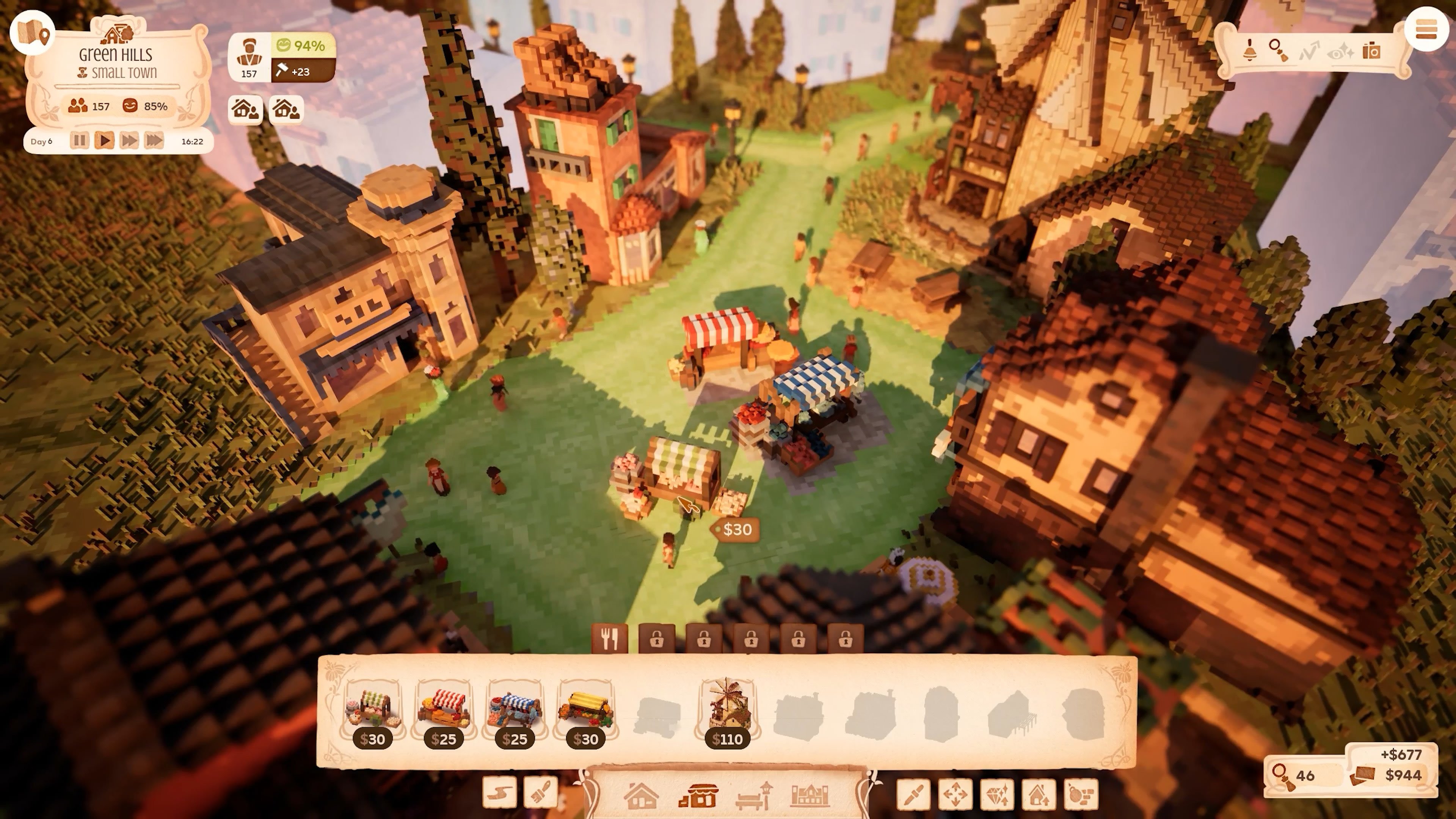Set game speed to triple fast-forward
The image size is (1456, 819).
coord(154,141)
